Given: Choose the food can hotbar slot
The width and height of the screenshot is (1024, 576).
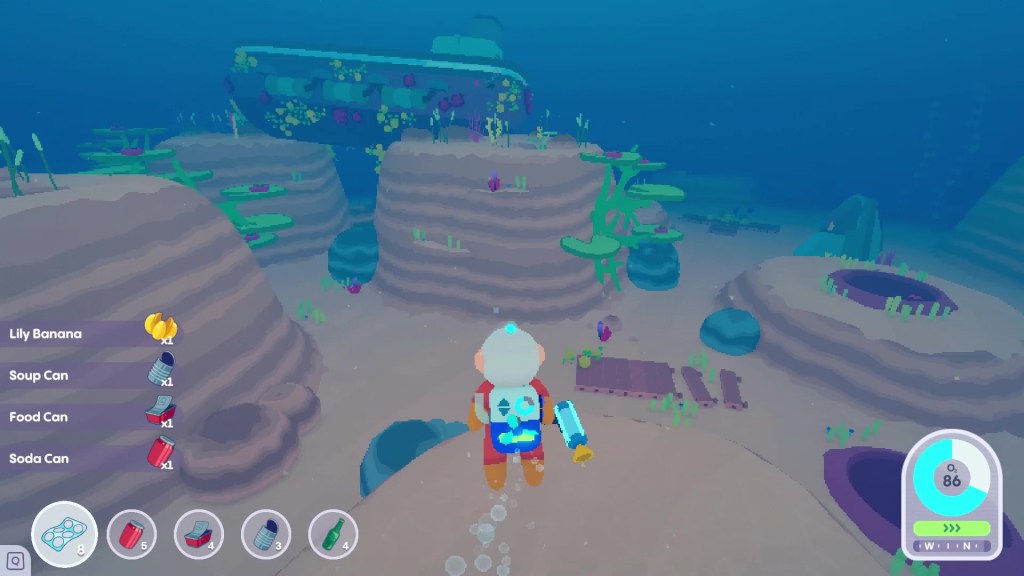Looking at the screenshot, I should [x=198, y=534].
